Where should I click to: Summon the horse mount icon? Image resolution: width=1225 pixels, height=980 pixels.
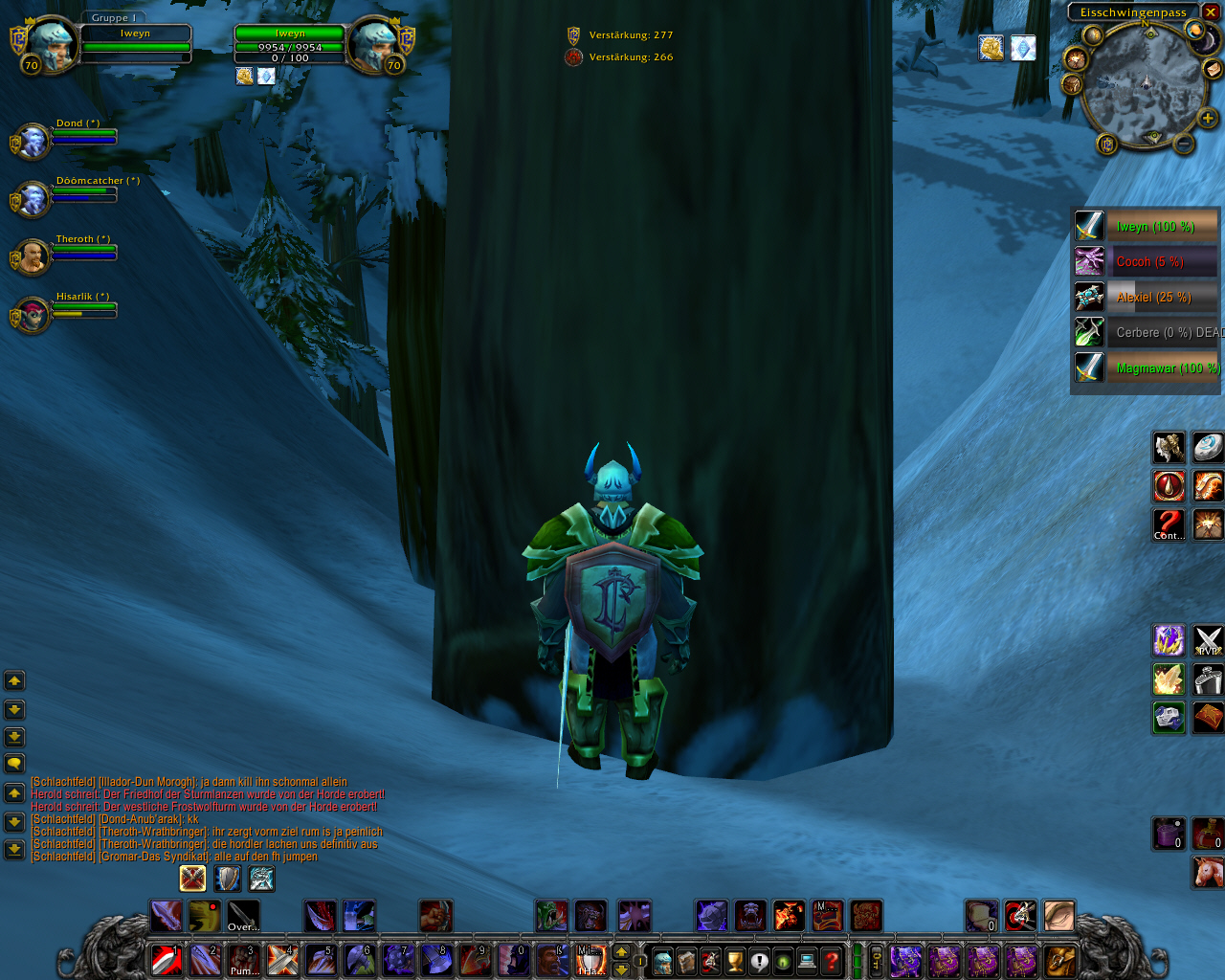pos(1208,872)
